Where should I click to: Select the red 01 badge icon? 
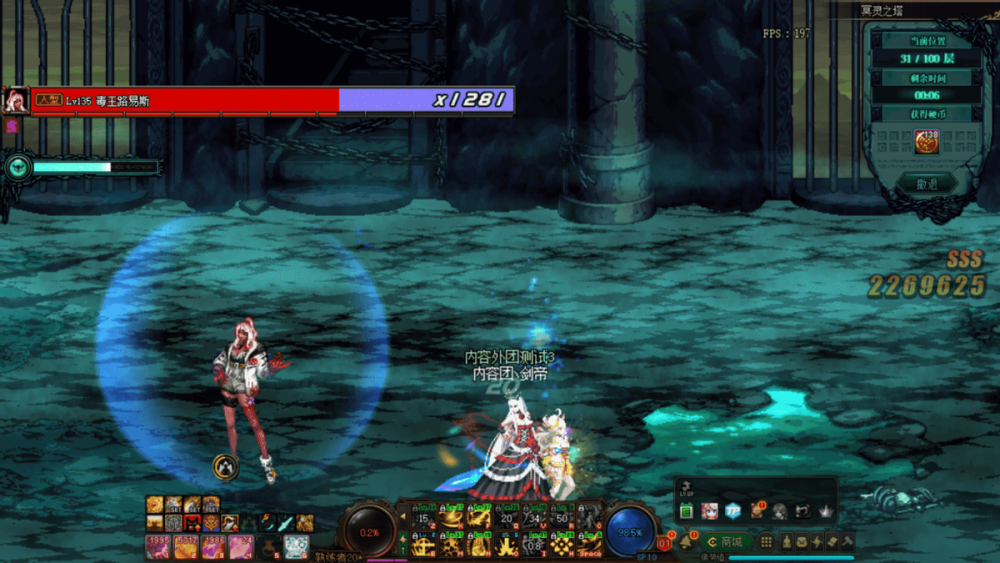point(664,543)
